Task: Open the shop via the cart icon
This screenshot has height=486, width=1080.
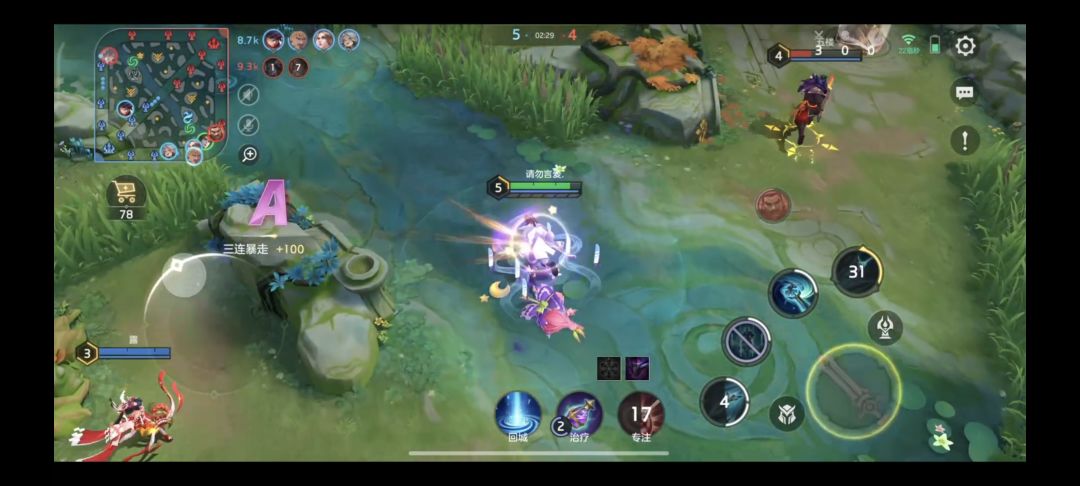Action: click(x=127, y=191)
